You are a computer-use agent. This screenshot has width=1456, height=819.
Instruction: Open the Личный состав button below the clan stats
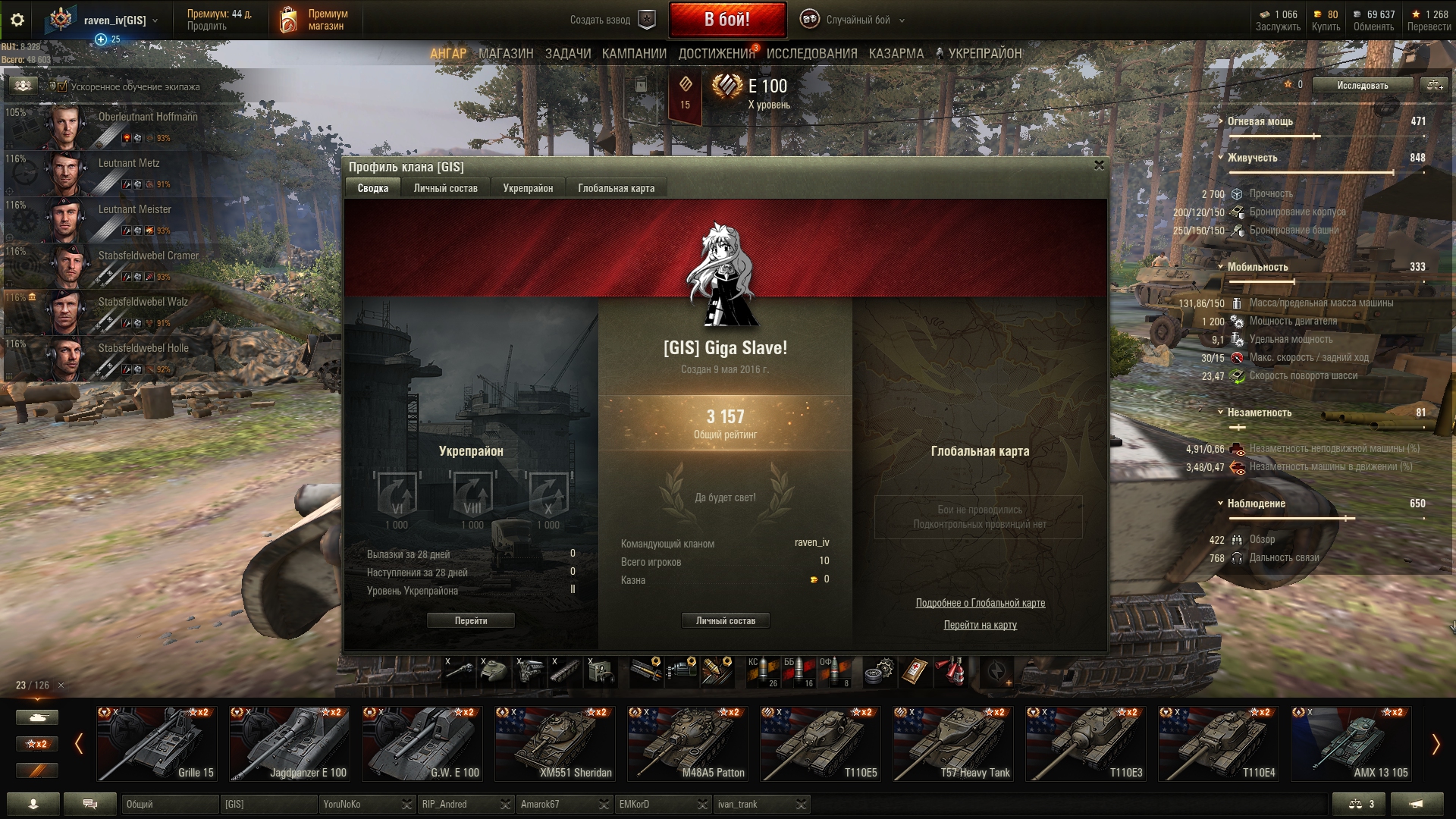725,620
